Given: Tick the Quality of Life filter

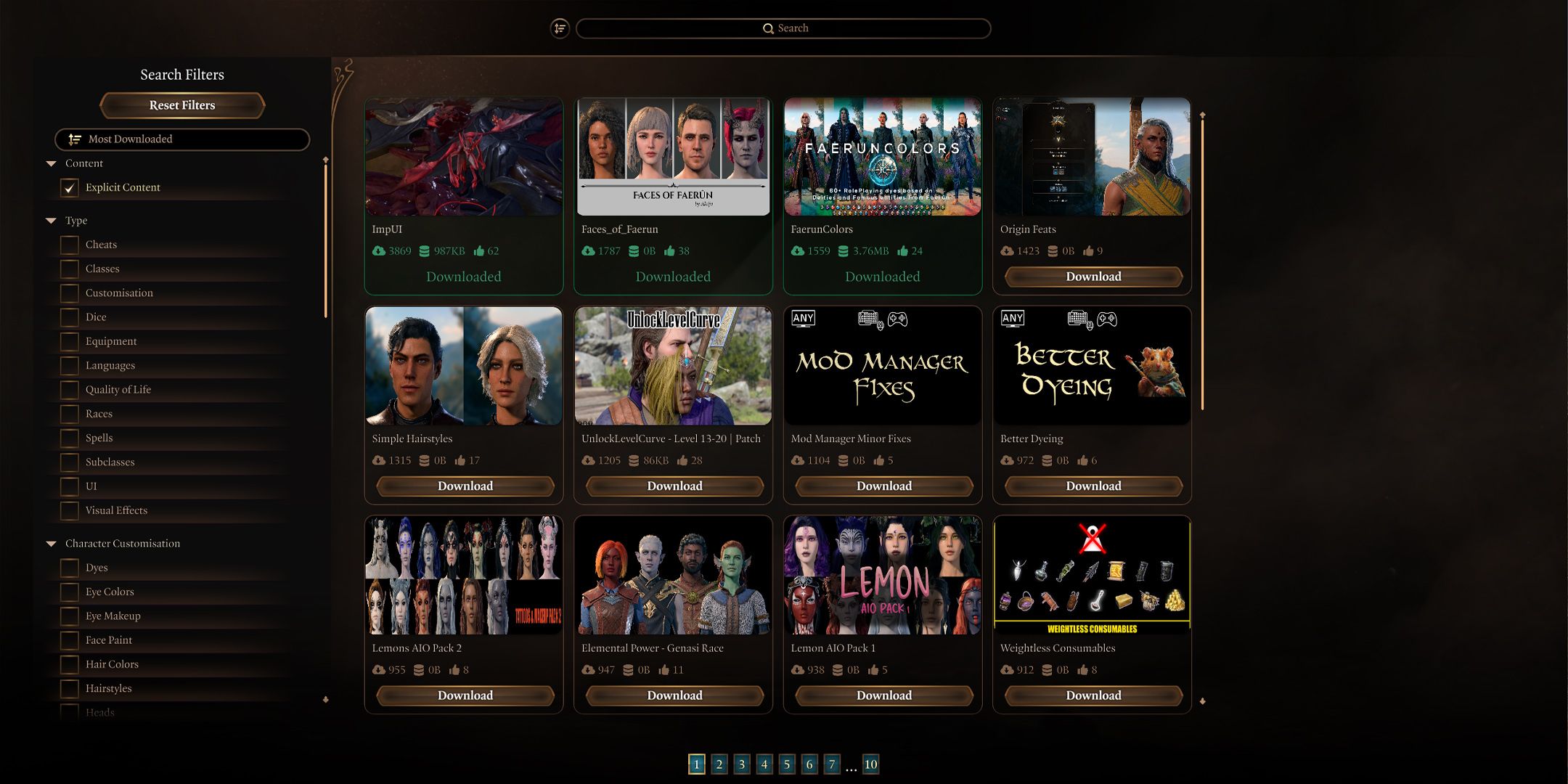Looking at the screenshot, I should click(70, 390).
